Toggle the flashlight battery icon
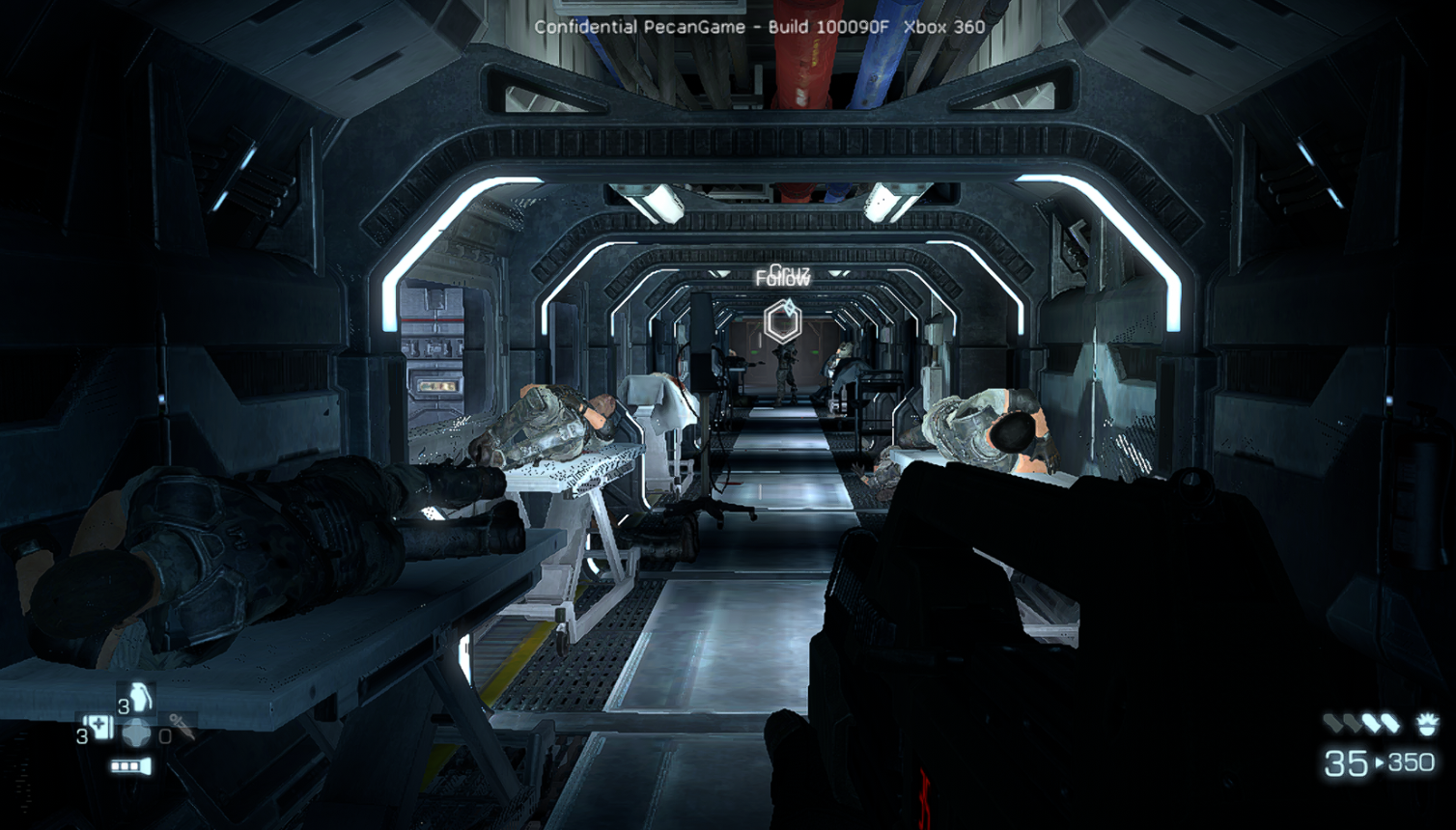 point(130,766)
